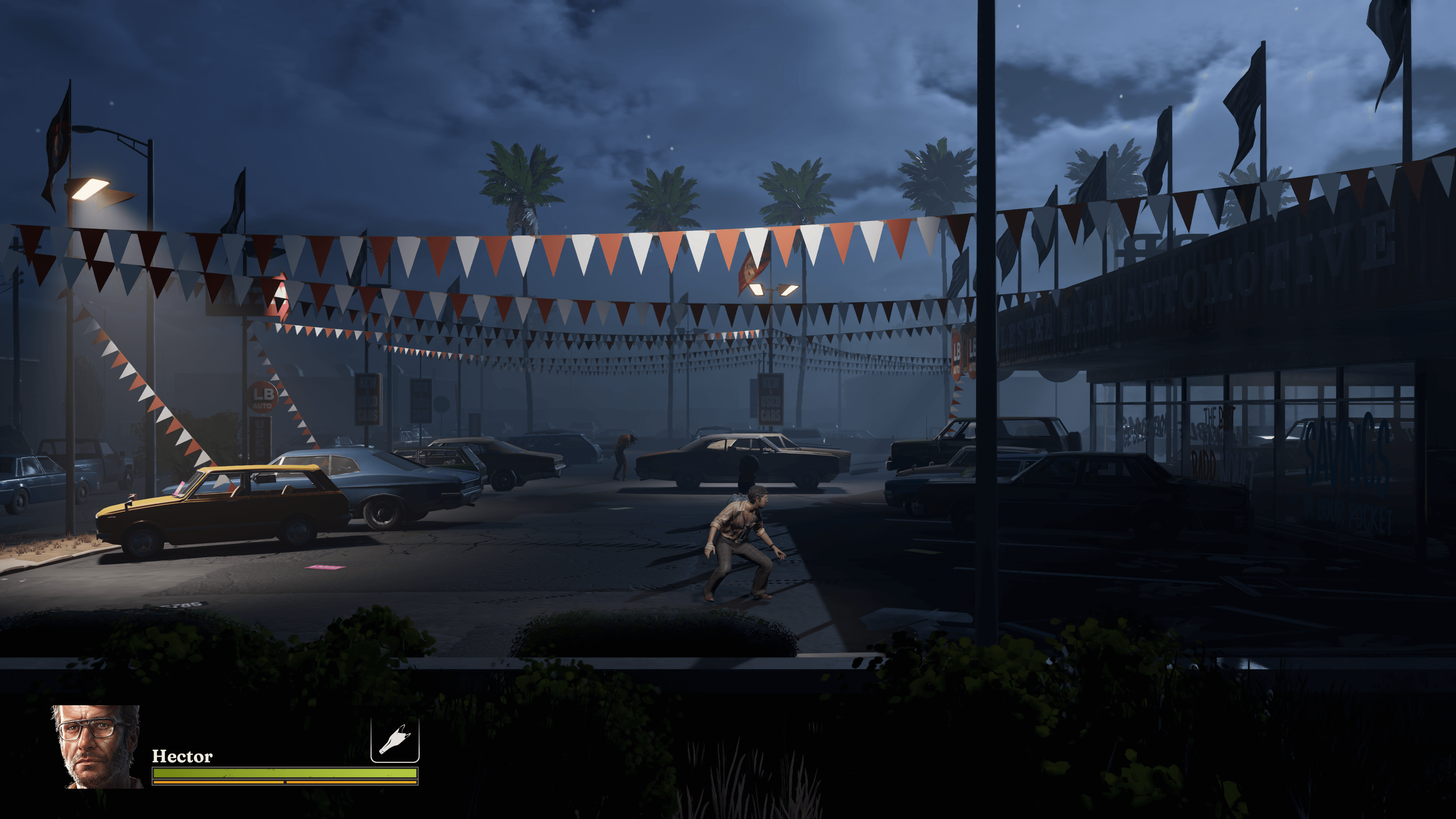Viewport: 1456px width, 819px height.
Task: Select the broken bottle weapon slot
Action: [x=394, y=741]
